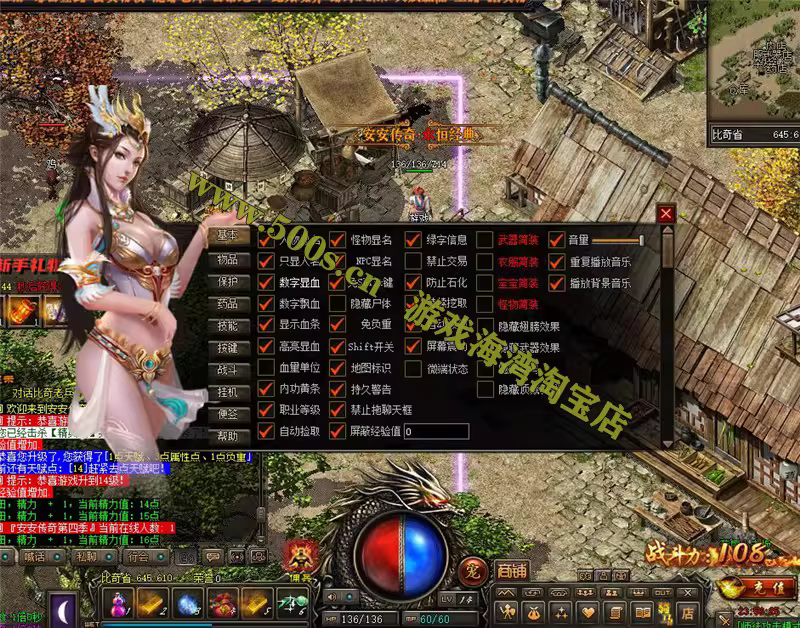Toggle the 自动捡取 checkbox

(x=266, y=431)
